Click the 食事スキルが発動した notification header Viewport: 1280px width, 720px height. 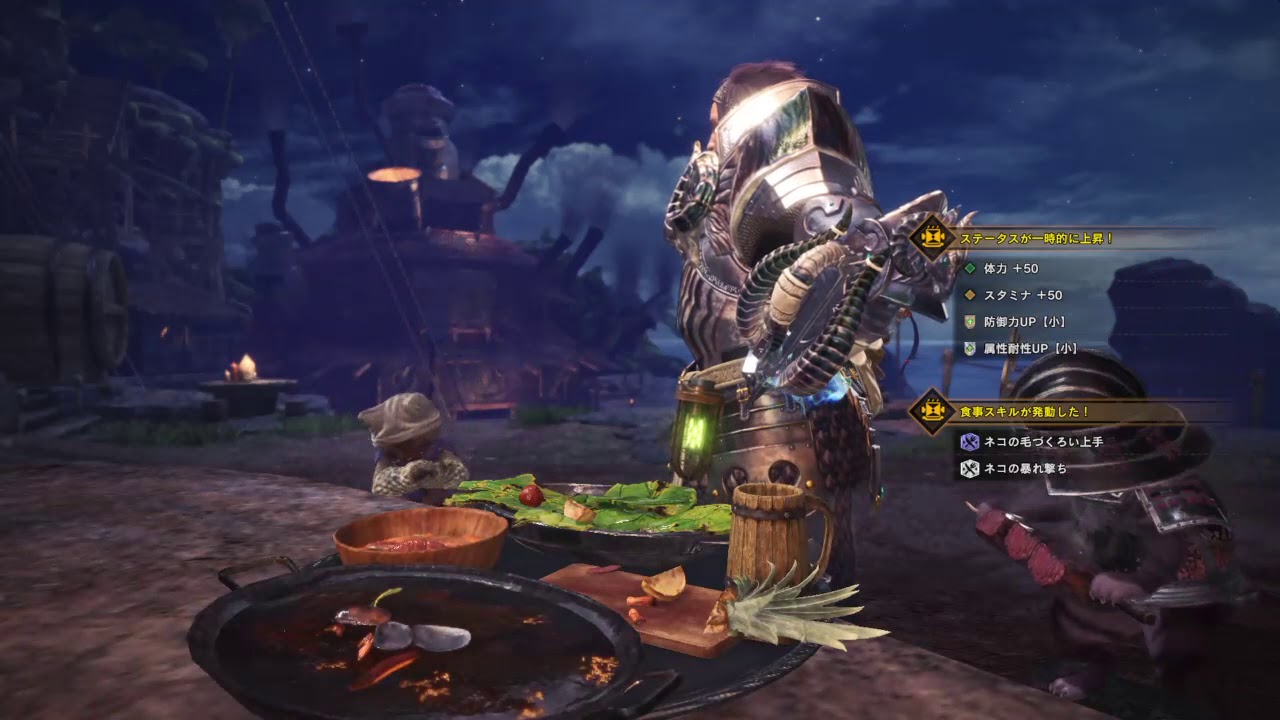1024,411
